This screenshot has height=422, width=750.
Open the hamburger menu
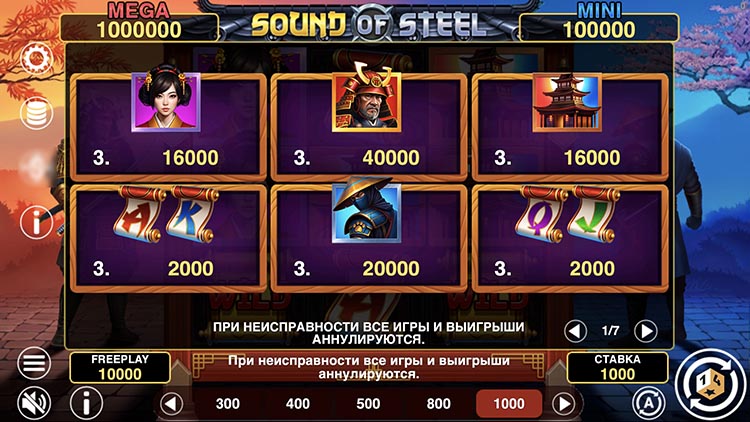35,362
